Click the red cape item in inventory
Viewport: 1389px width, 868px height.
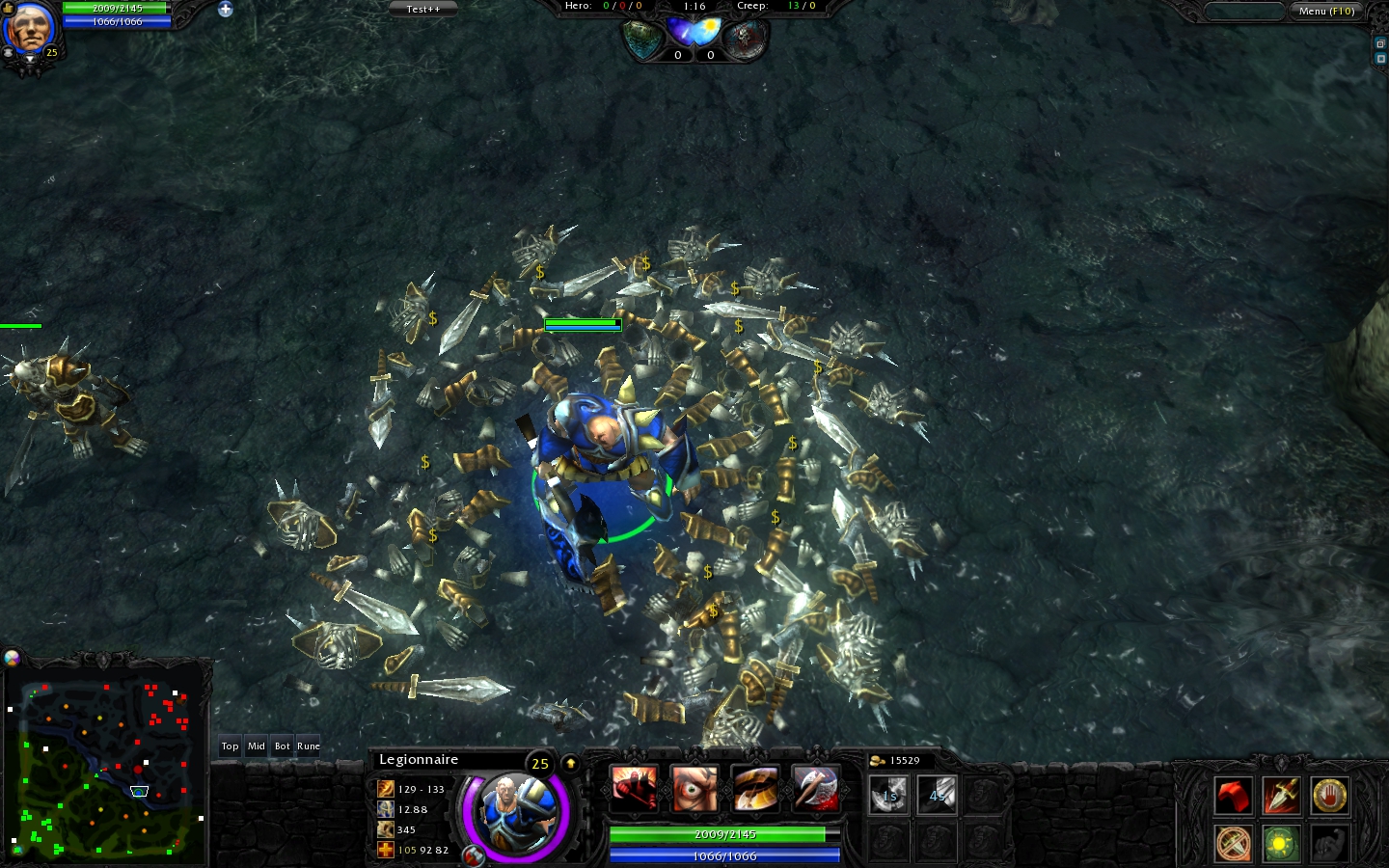[x=1234, y=796]
